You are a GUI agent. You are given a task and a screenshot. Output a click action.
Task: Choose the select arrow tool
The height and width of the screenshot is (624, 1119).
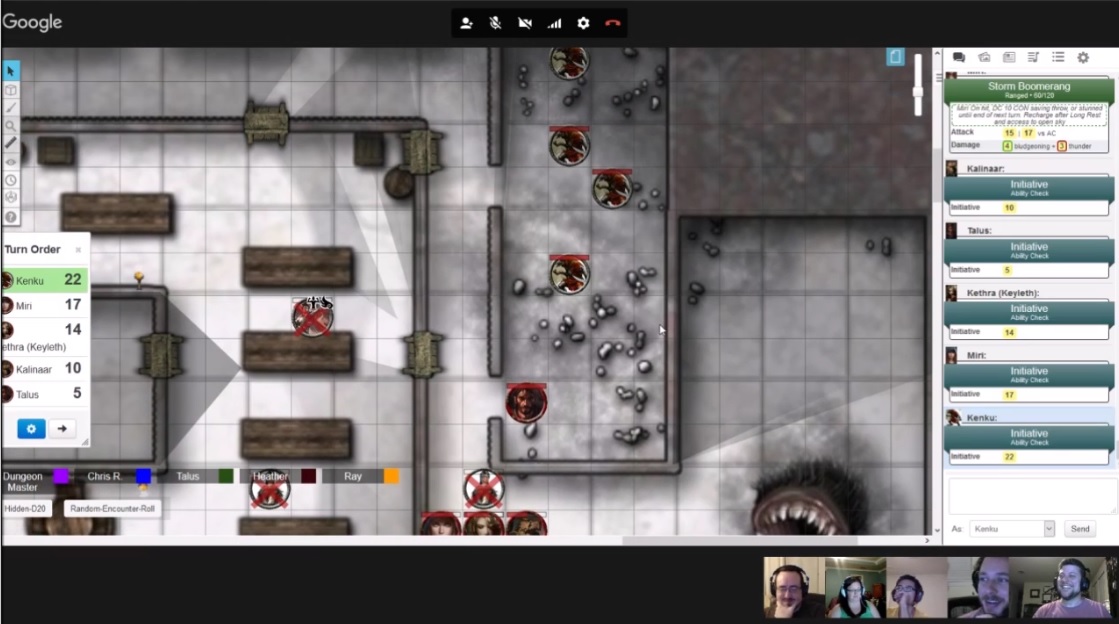pyautogui.click(x=11, y=71)
